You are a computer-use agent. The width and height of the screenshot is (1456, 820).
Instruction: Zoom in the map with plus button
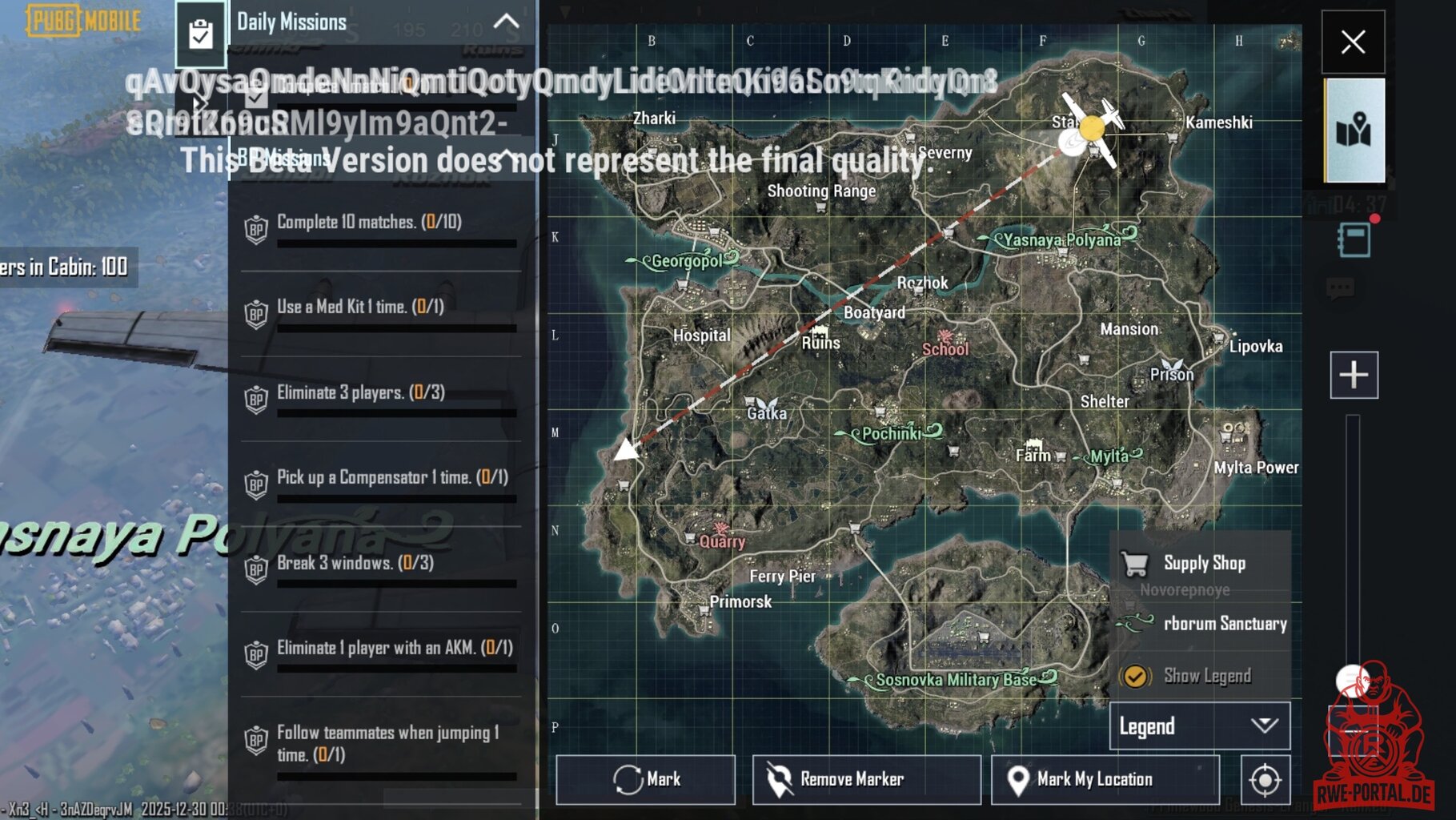pos(1354,375)
